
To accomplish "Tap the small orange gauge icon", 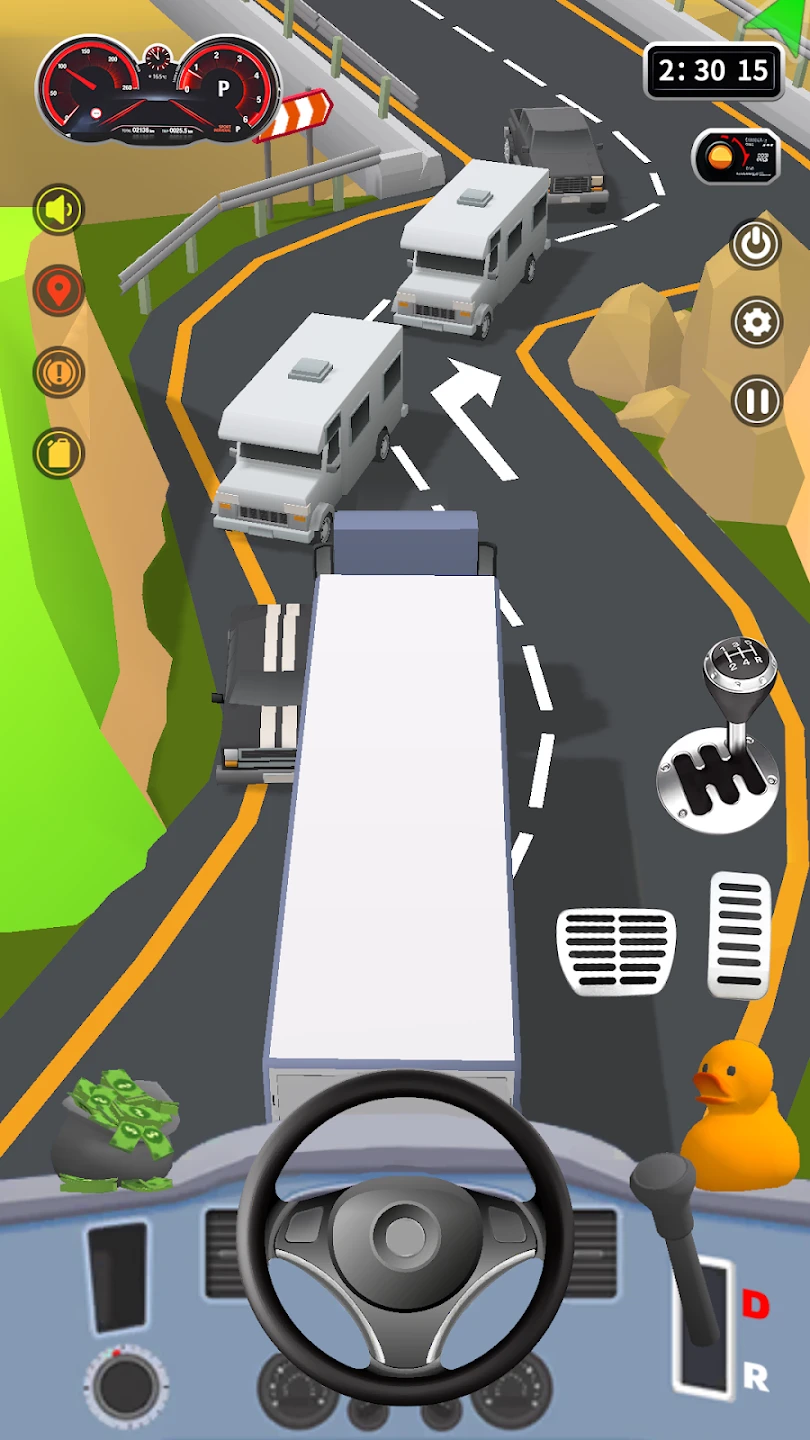I will click(736, 157).
